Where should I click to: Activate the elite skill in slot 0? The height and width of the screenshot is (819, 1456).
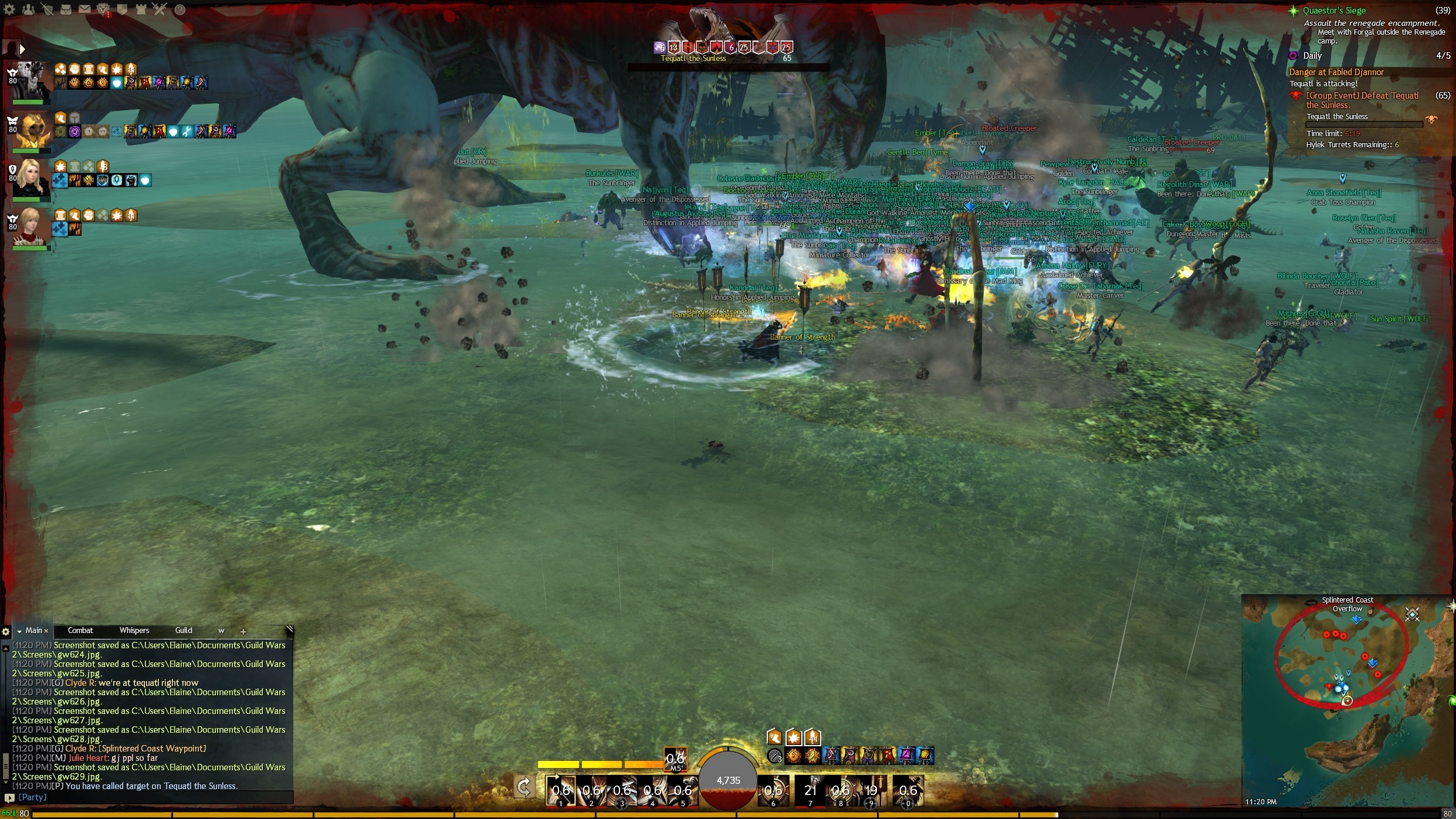tap(908, 790)
